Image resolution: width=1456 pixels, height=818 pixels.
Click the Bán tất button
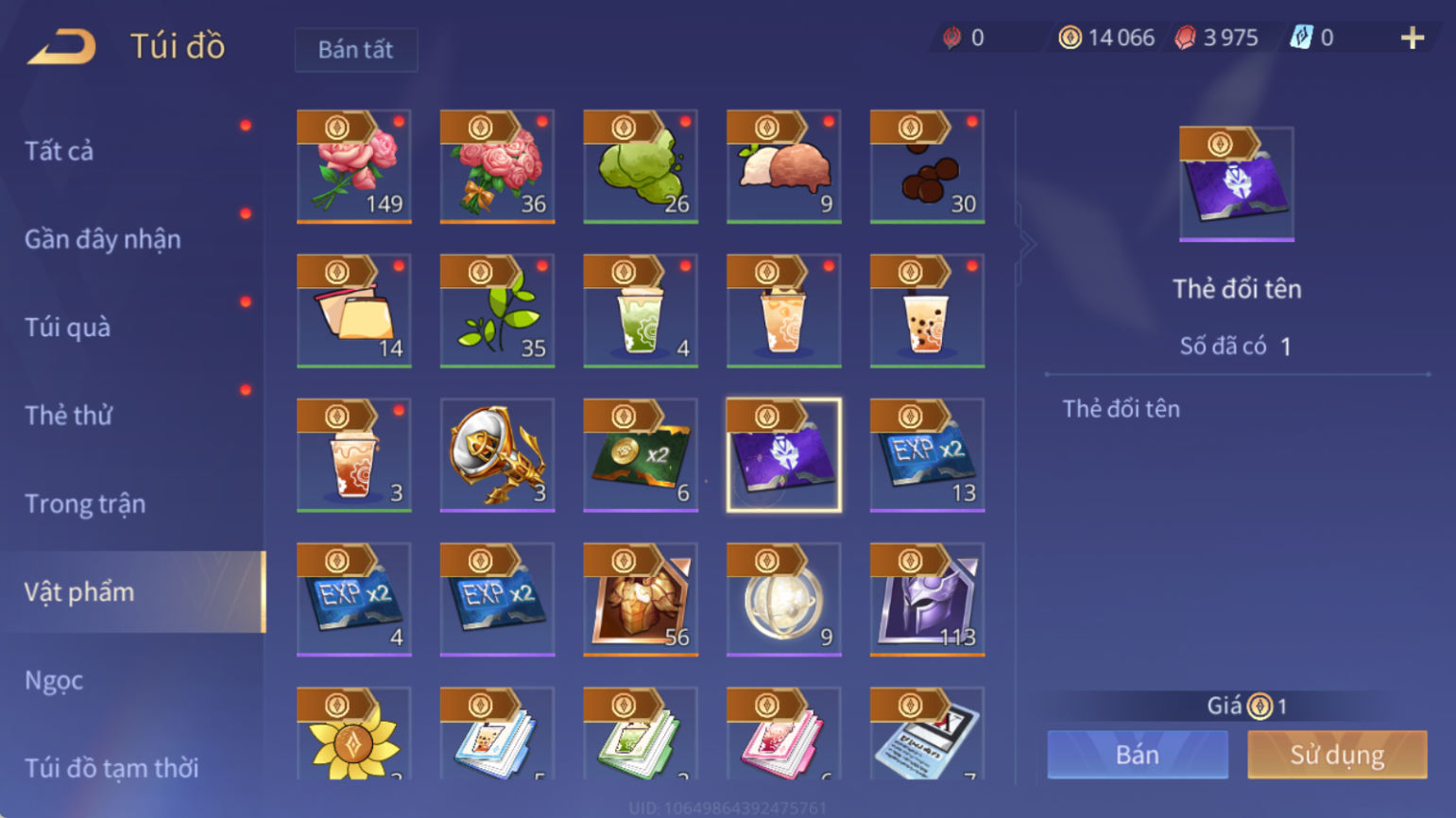[355, 50]
